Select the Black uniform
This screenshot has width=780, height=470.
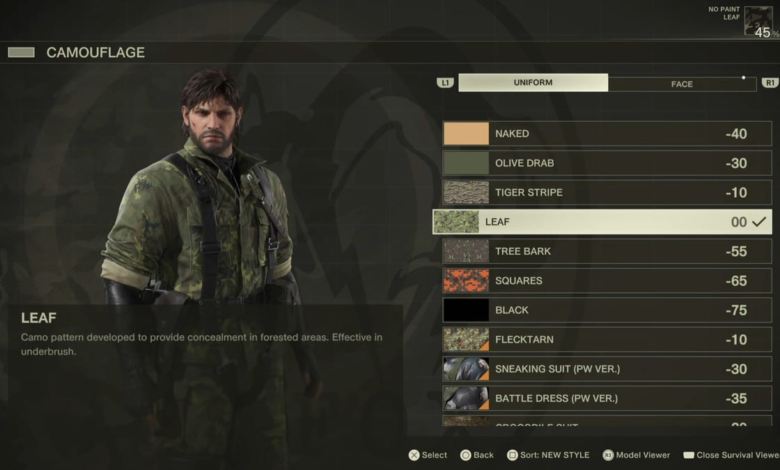click(x=607, y=310)
